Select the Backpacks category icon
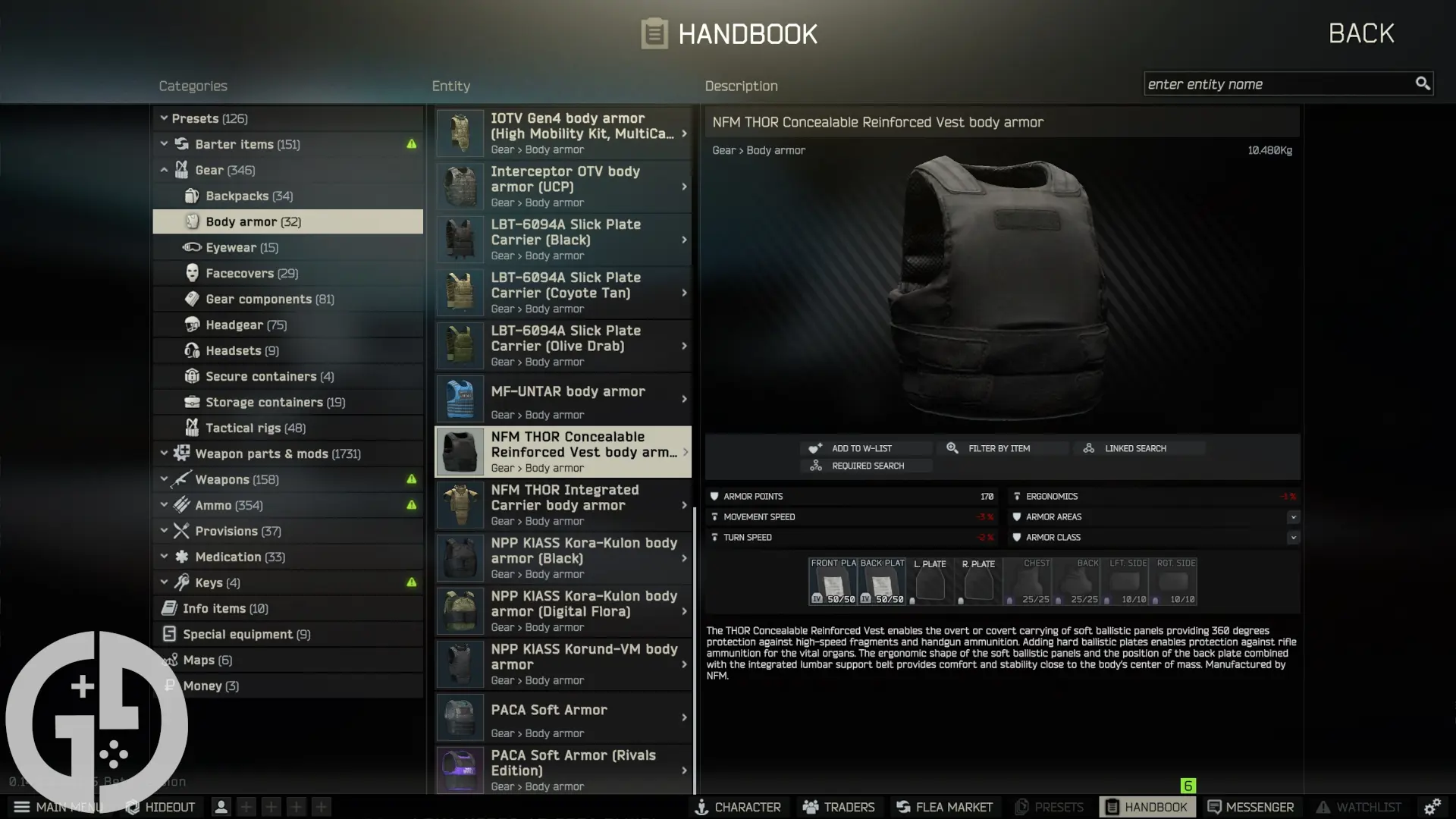Viewport: 1456px width, 819px height. pyautogui.click(x=193, y=196)
